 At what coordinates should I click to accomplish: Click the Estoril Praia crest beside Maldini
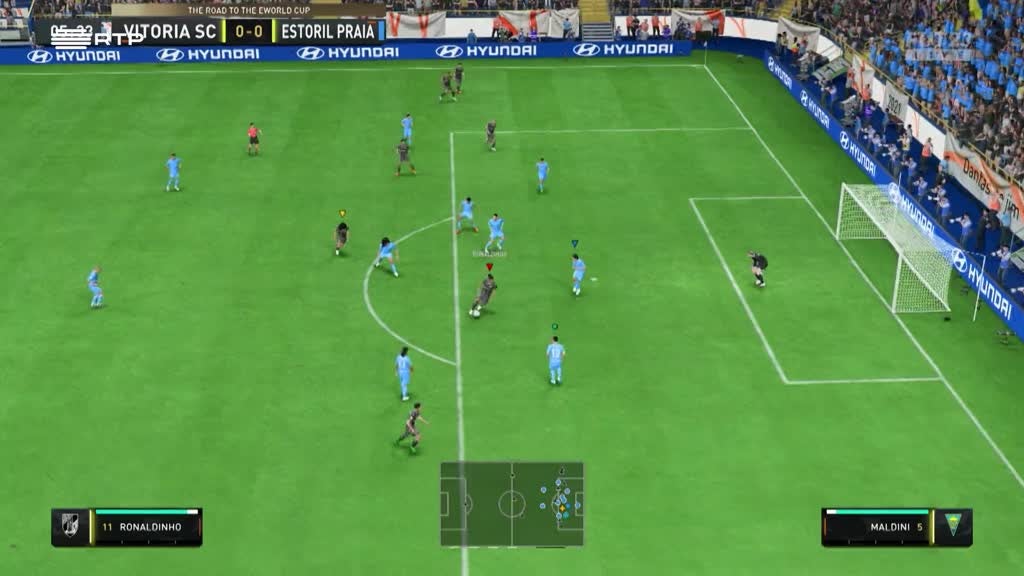(952, 526)
